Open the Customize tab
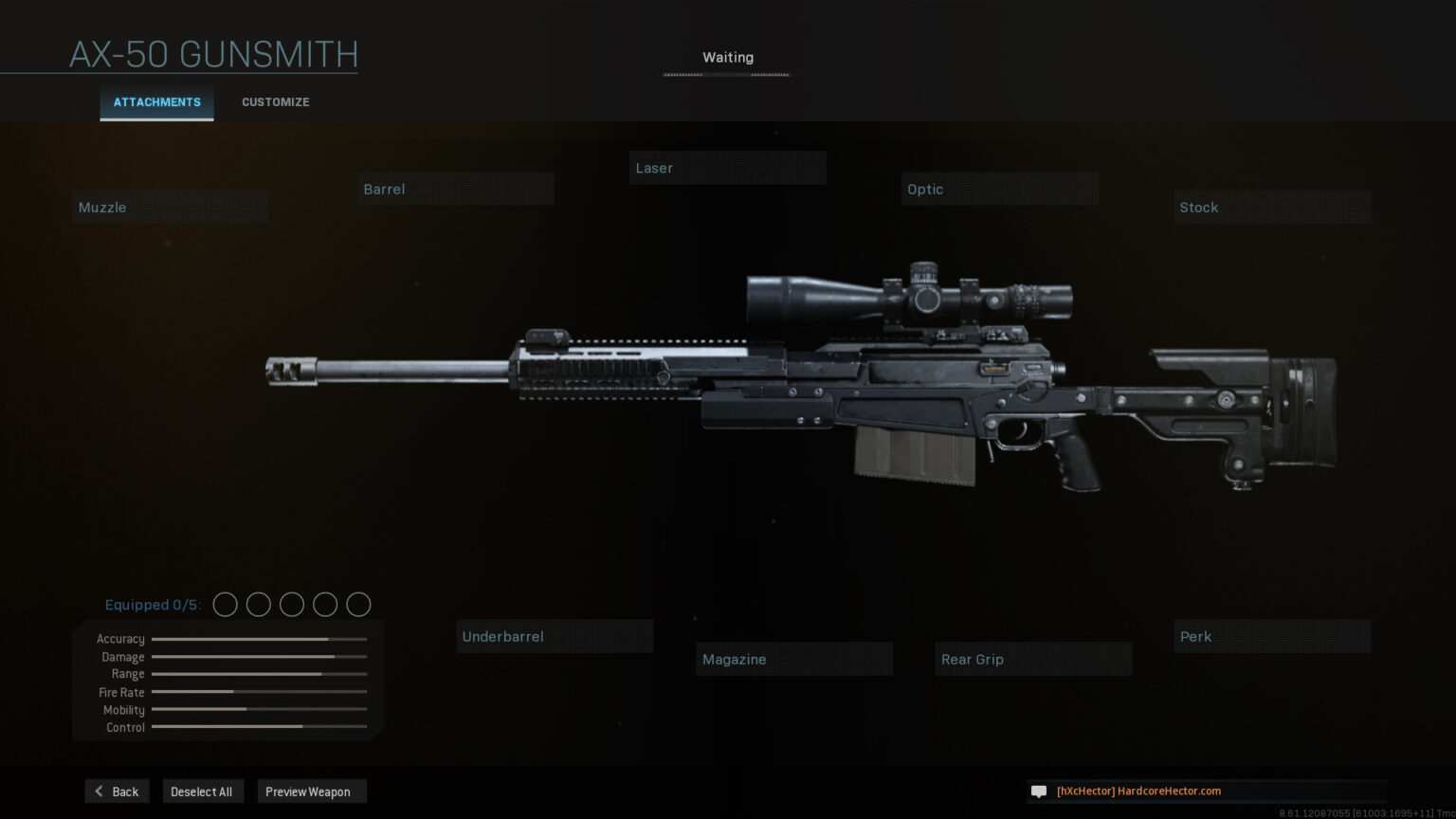The width and height of the screenshot is (1456, 819). (275, 102)
